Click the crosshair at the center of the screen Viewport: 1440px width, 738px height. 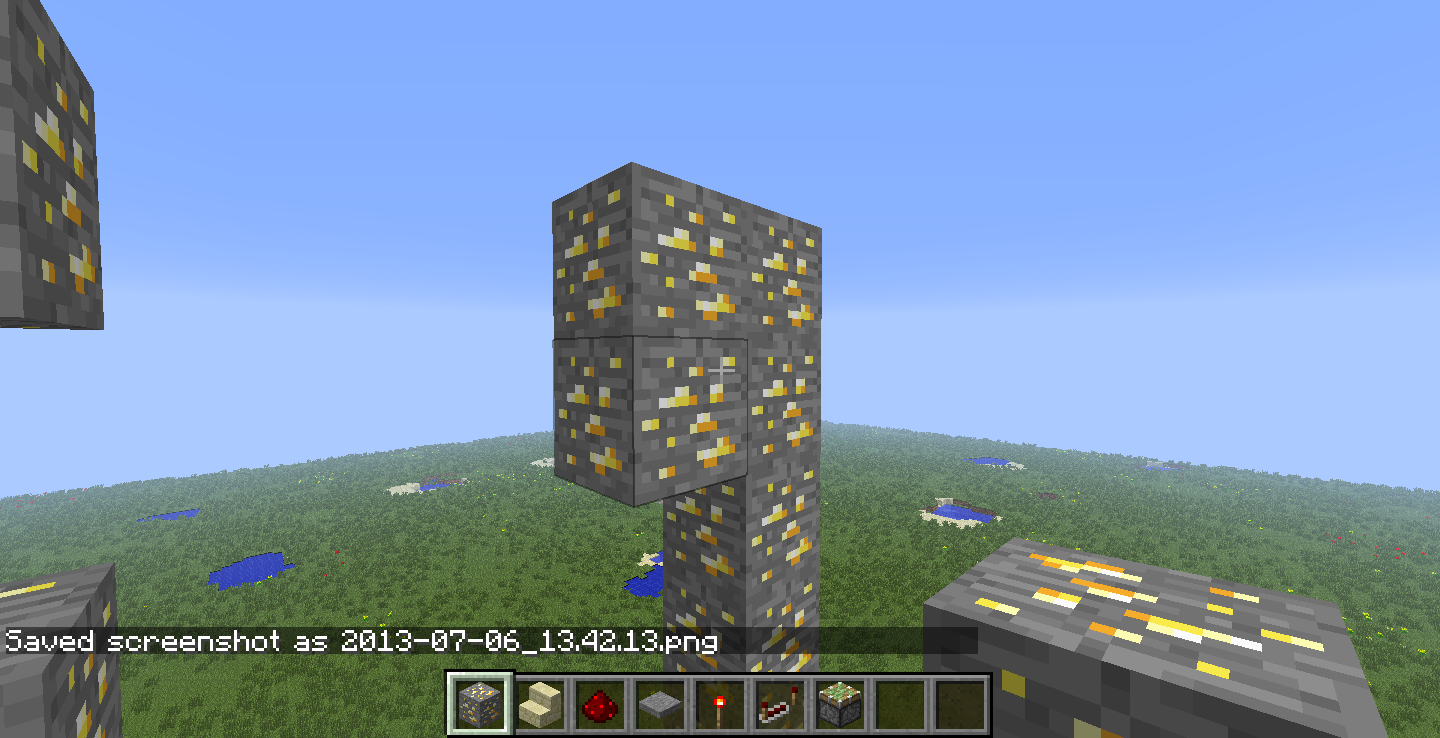pos(722,368)
